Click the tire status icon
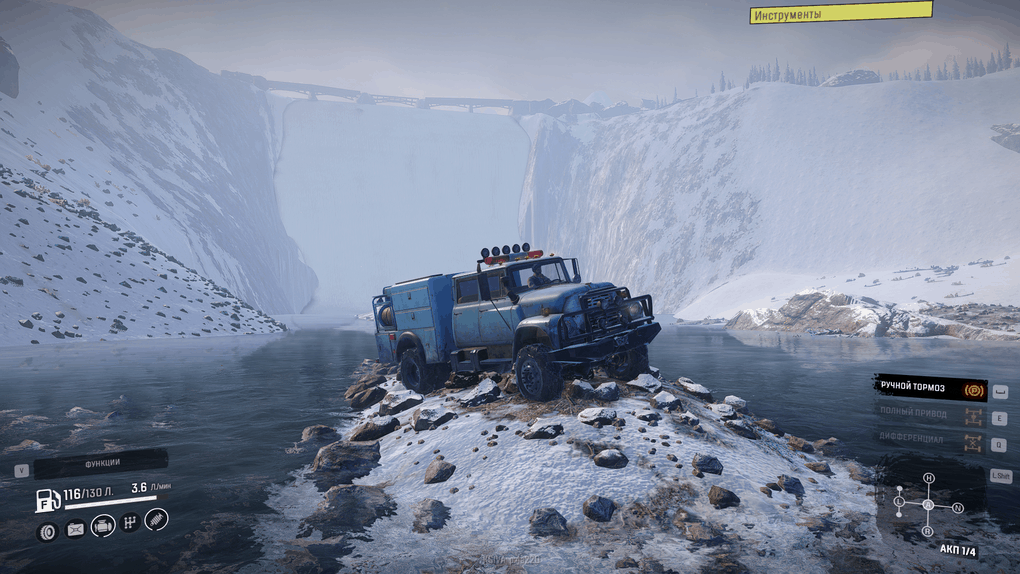The width and height of the screenshot is (1020, 574). 47,531
